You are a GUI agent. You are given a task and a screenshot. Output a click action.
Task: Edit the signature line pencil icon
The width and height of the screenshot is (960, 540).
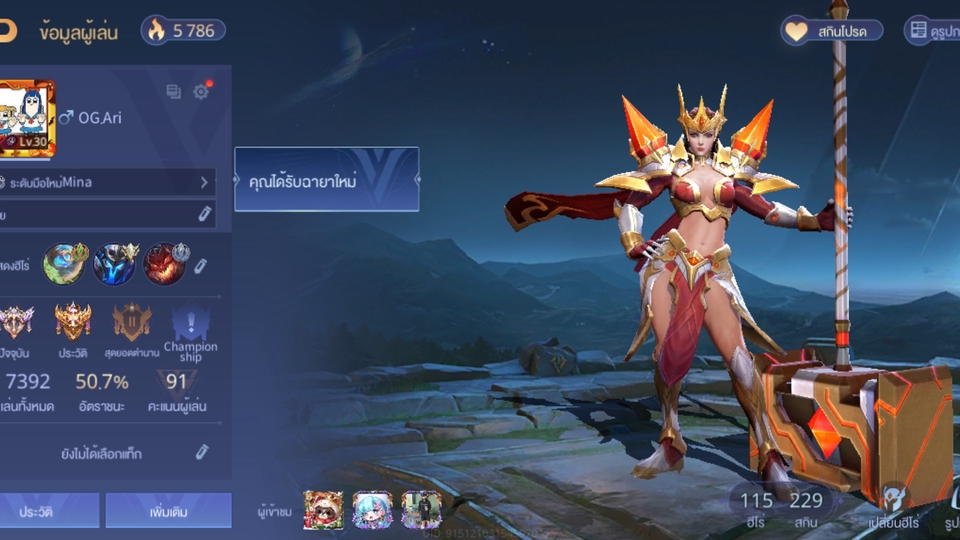tap(204, 213)
